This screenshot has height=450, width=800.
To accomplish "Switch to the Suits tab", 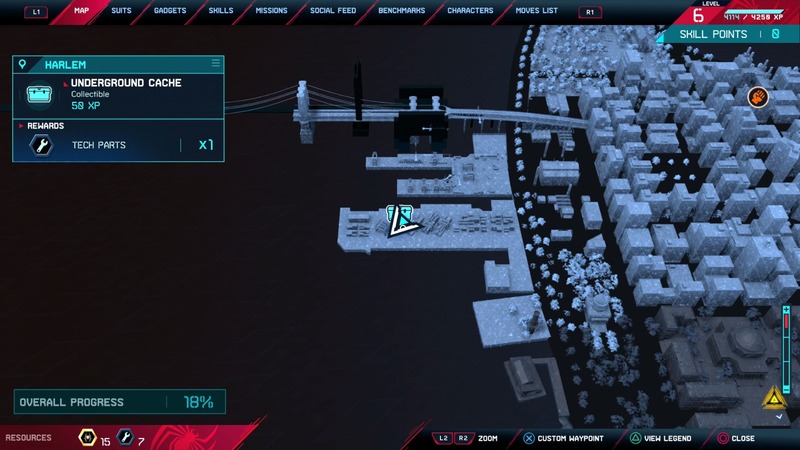I will click(121, 11).
